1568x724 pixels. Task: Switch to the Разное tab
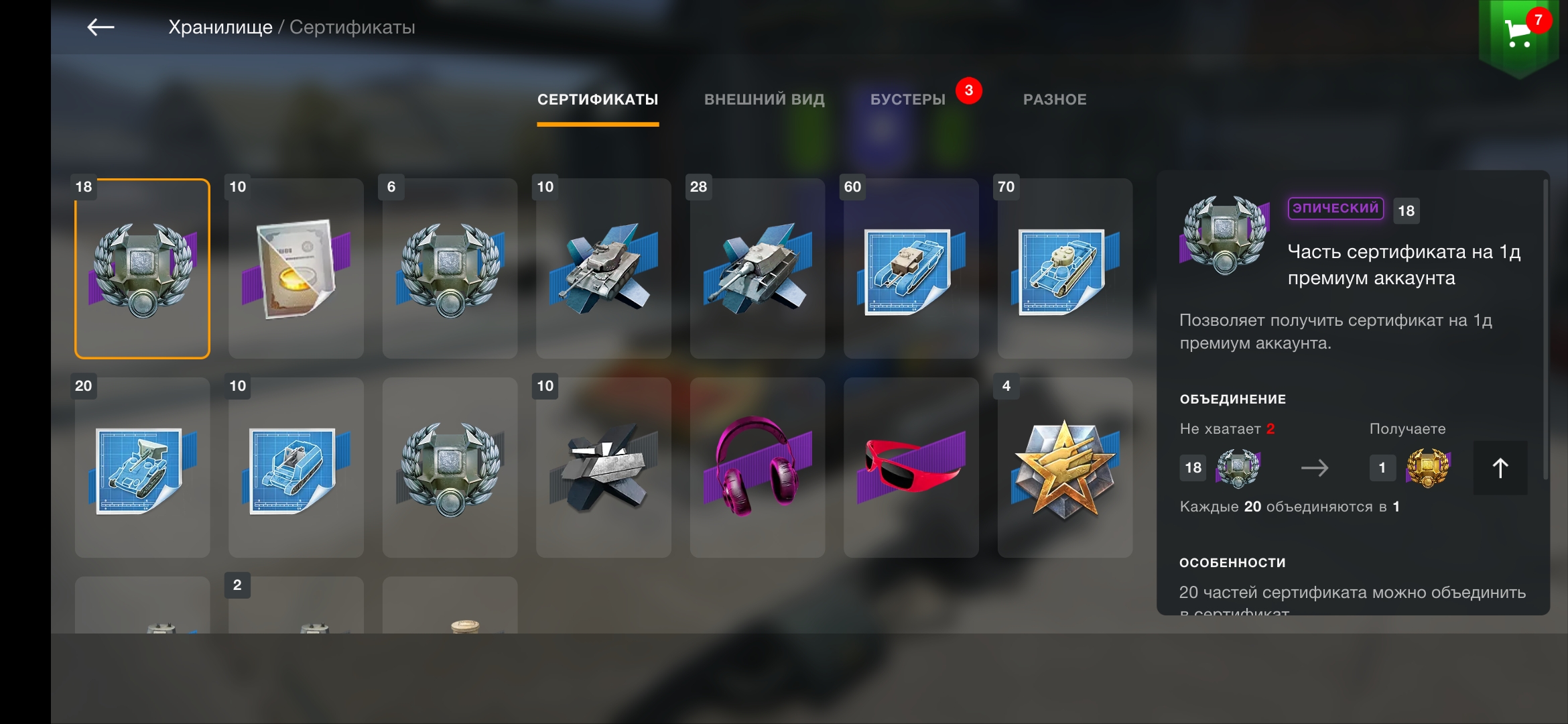tap(1054, 100)
